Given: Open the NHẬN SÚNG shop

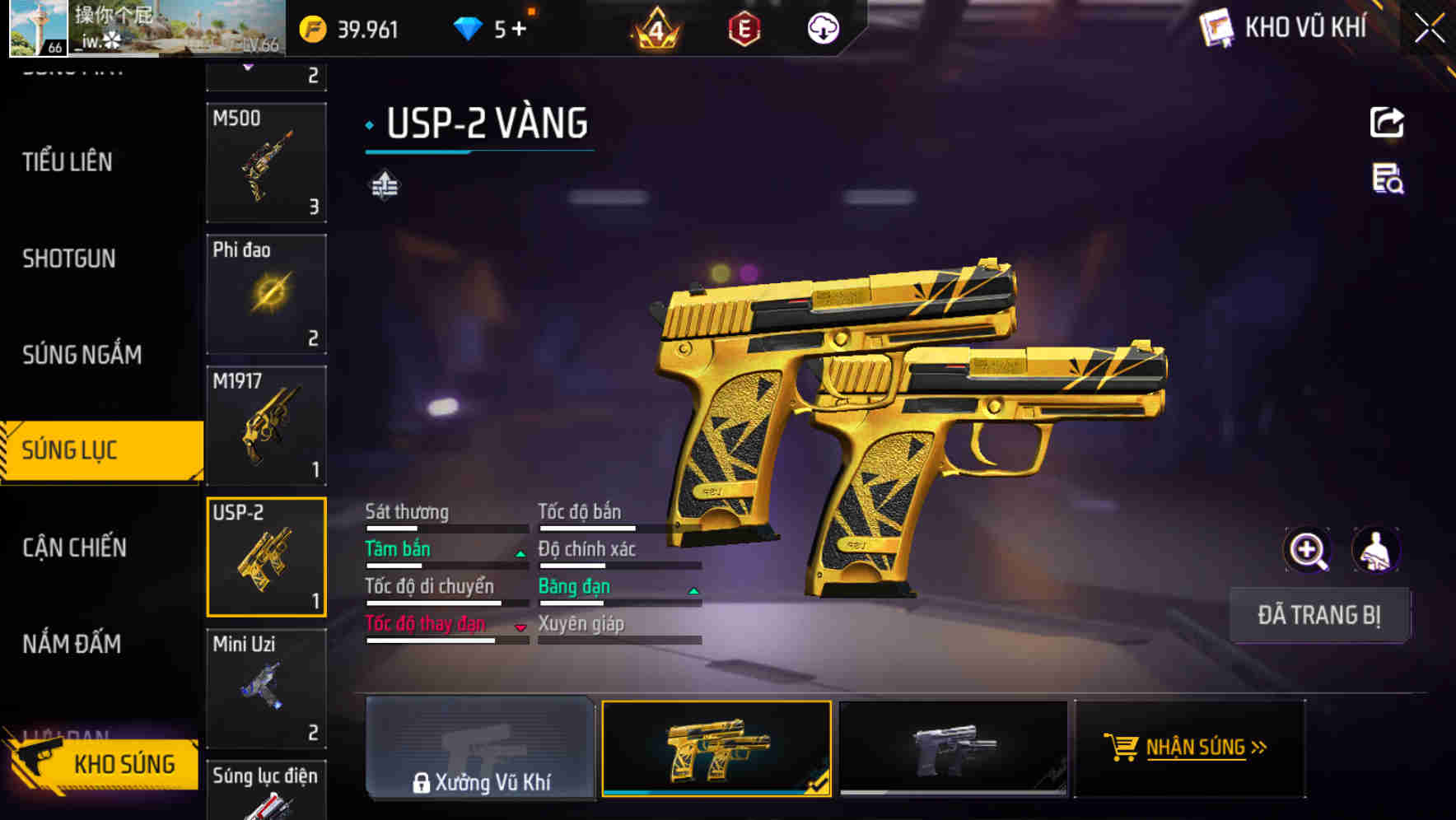Looking at the screenshot, I should (x=1188, y=748).
